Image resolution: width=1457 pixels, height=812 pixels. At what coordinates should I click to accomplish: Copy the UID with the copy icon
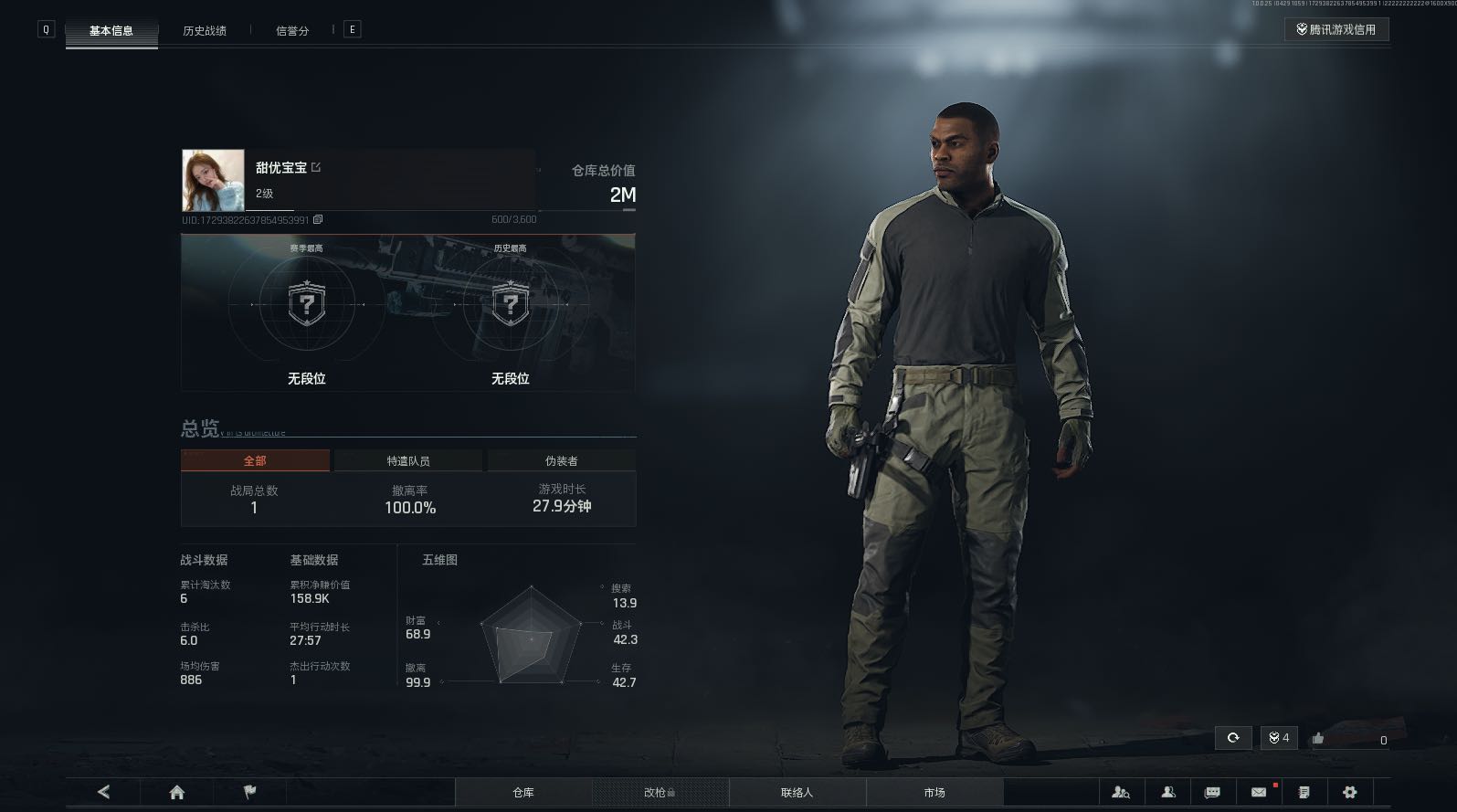point(318,219)
